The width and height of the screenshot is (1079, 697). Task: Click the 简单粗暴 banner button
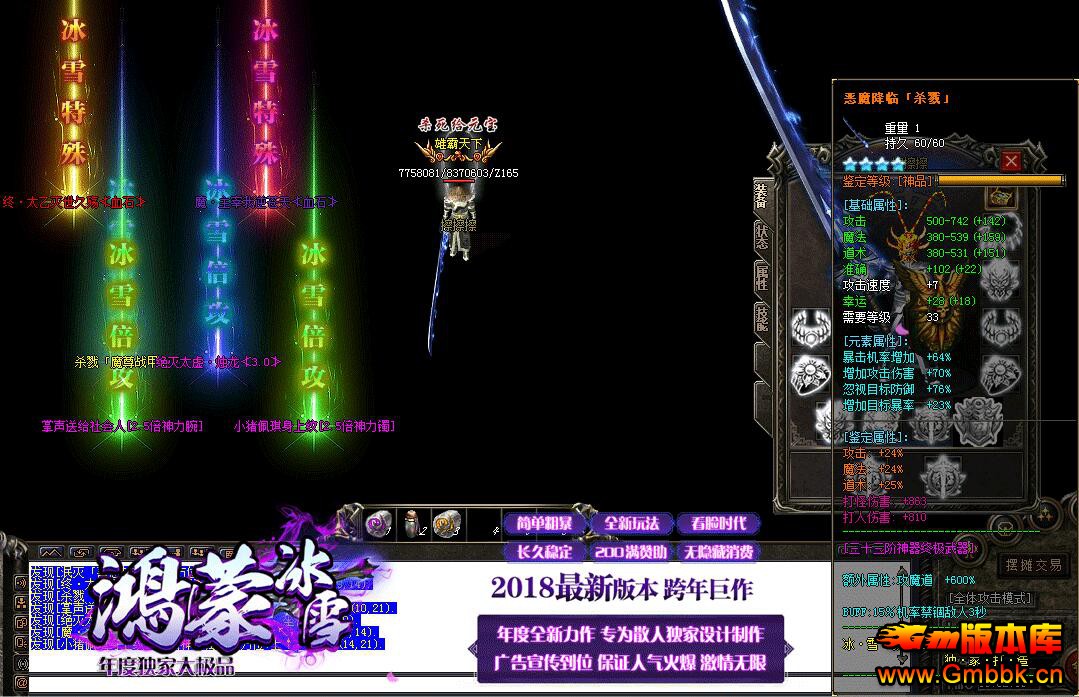544,524
